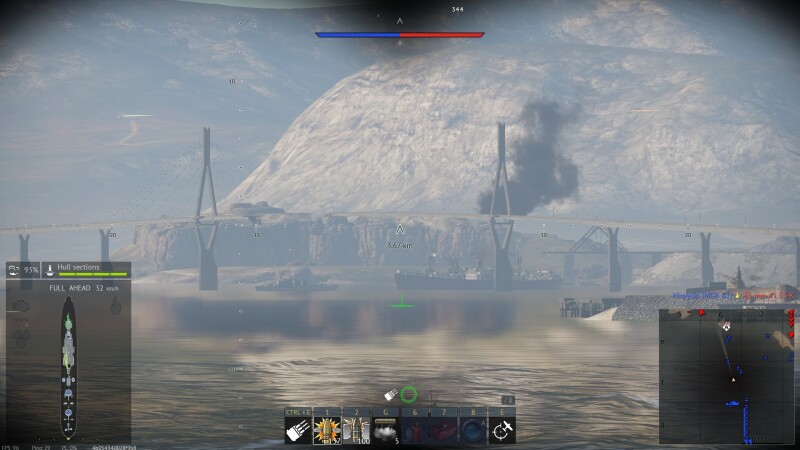The width and height of the screenshot is (800, 450).
Task: Click the ship damage silhouette panel
Action: click(x=68, y=365)
